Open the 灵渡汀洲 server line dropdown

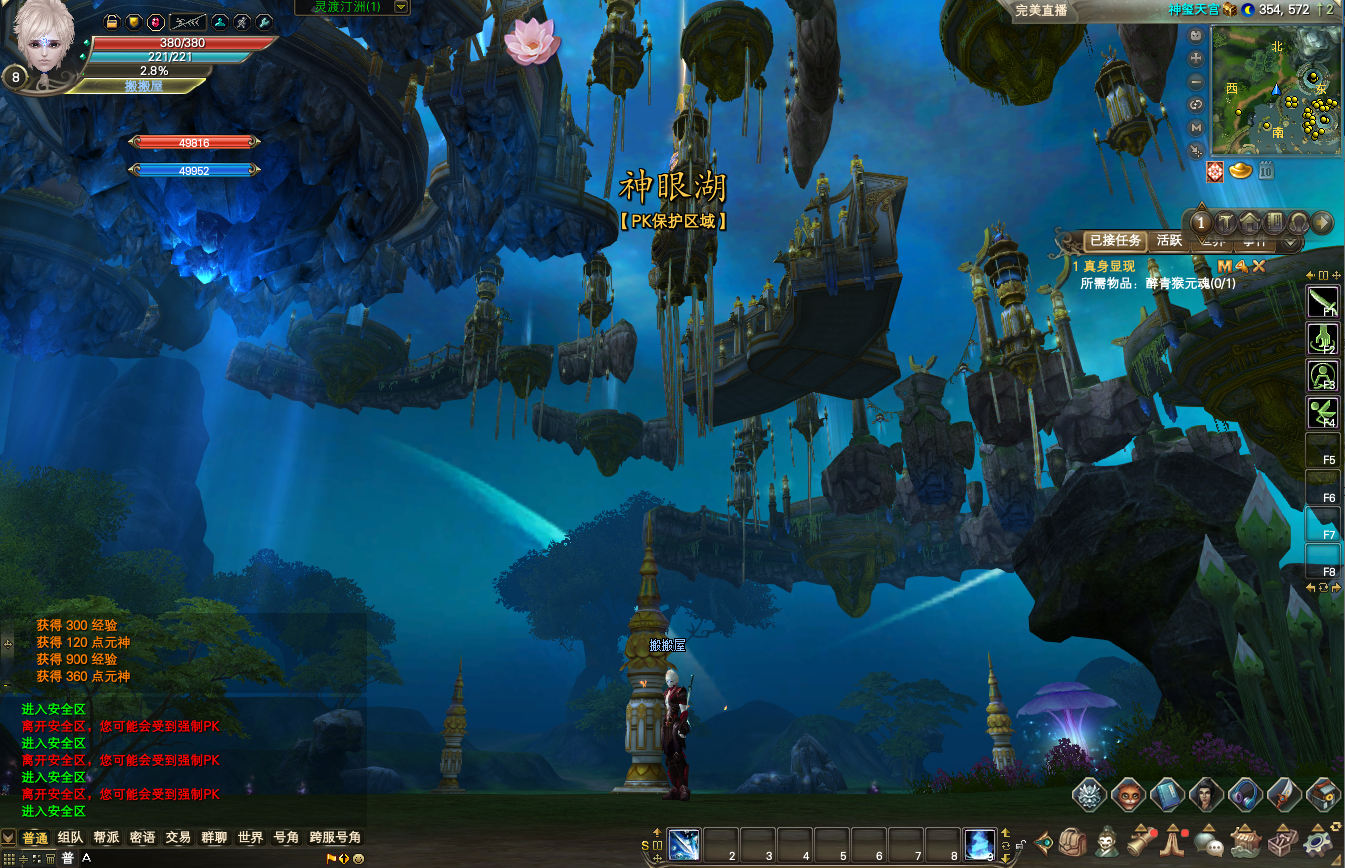point(401,7)
